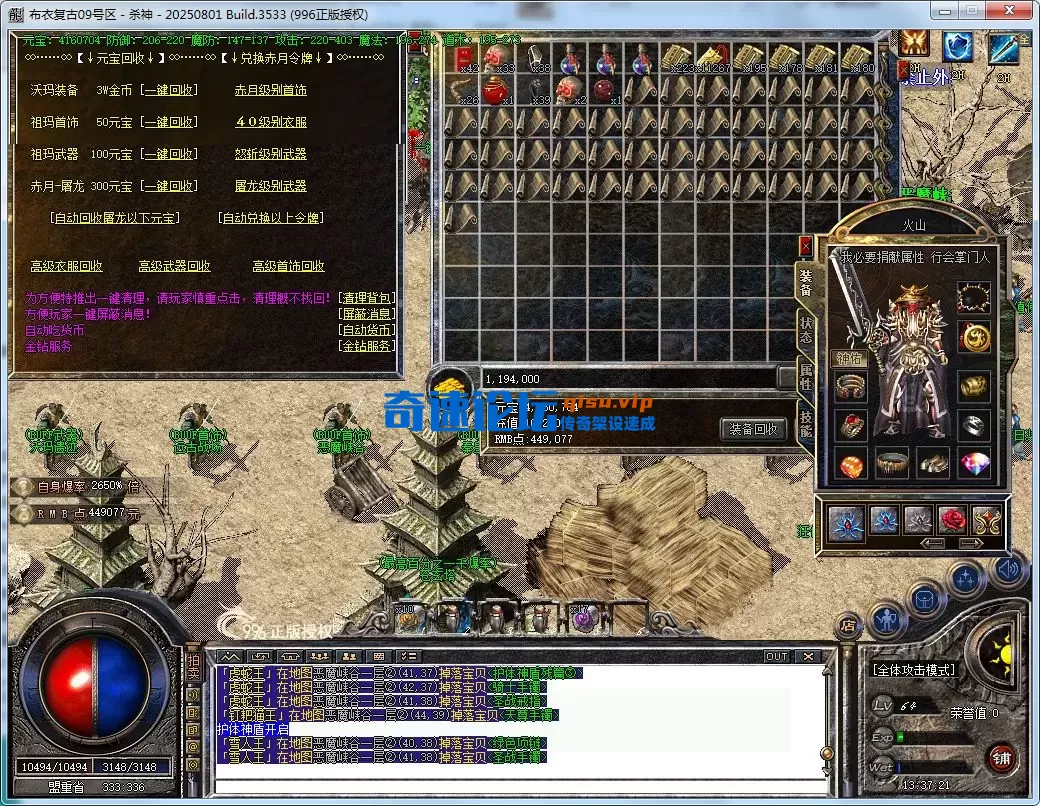
Task: Open 高级武器回收 link
Action: [174, 266]
